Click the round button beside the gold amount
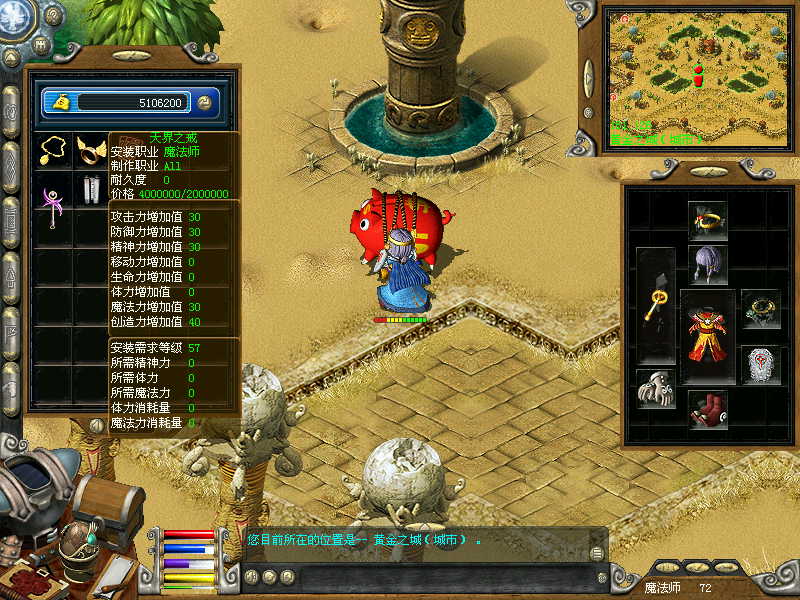 204,102
